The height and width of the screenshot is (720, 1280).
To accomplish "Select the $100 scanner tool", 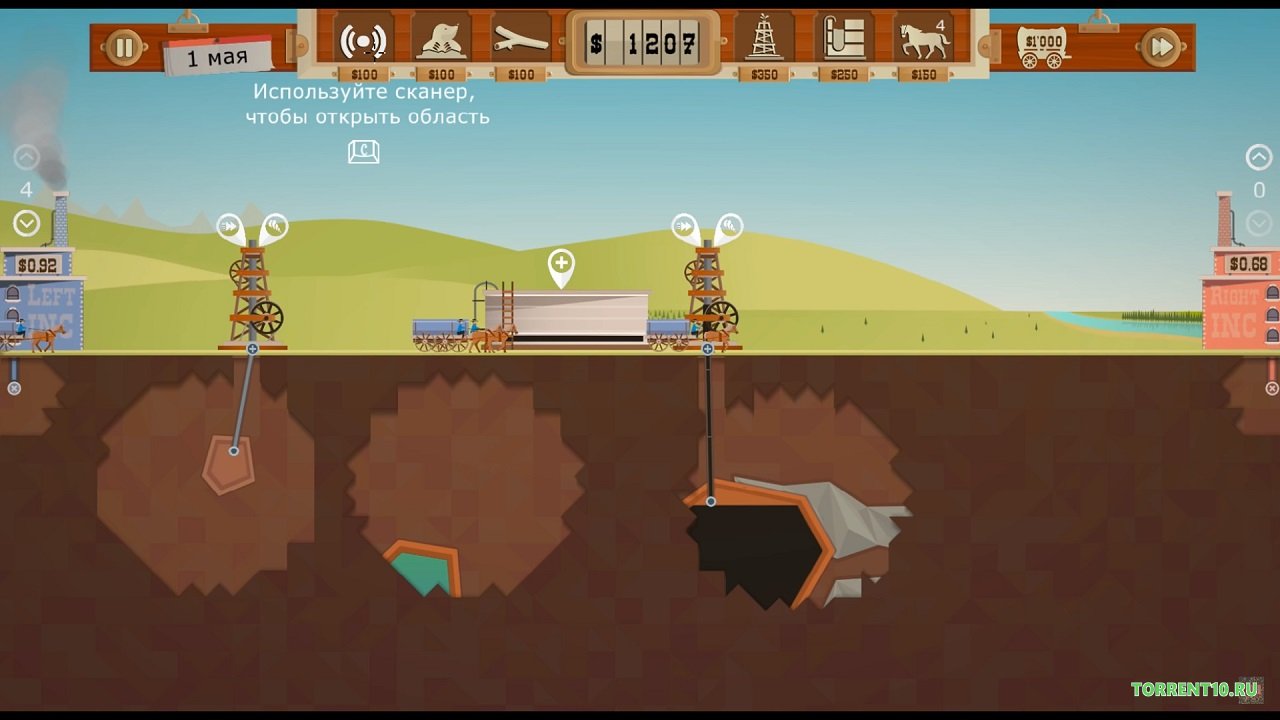I will 363,42.
